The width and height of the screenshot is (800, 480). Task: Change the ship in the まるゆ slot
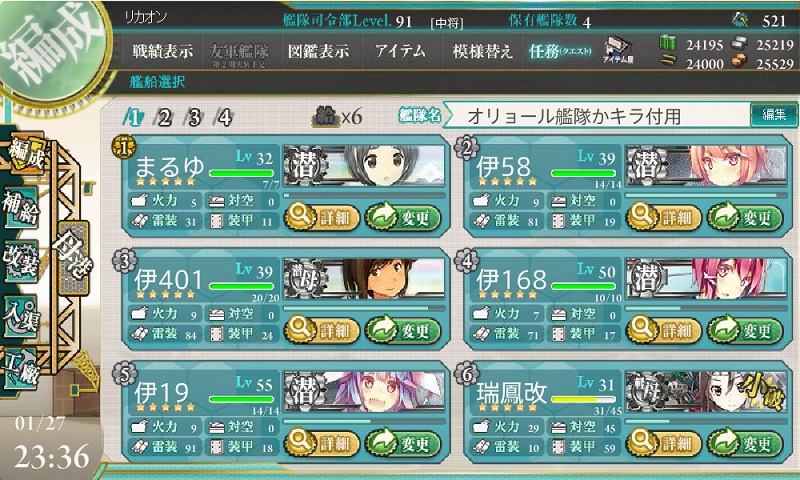[404, 215]
